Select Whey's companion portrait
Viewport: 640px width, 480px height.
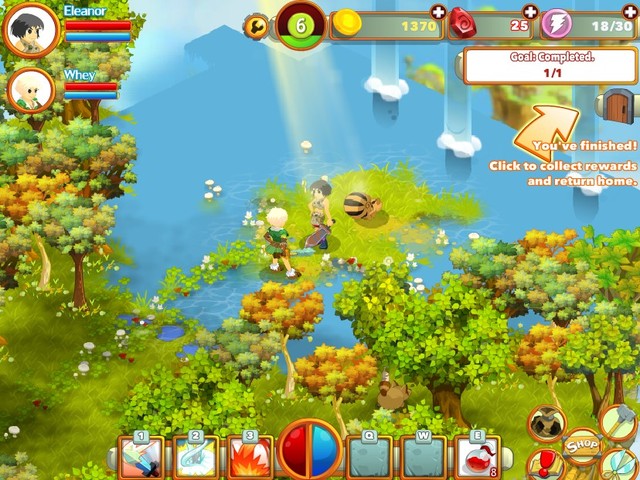(x=30, y=91)
